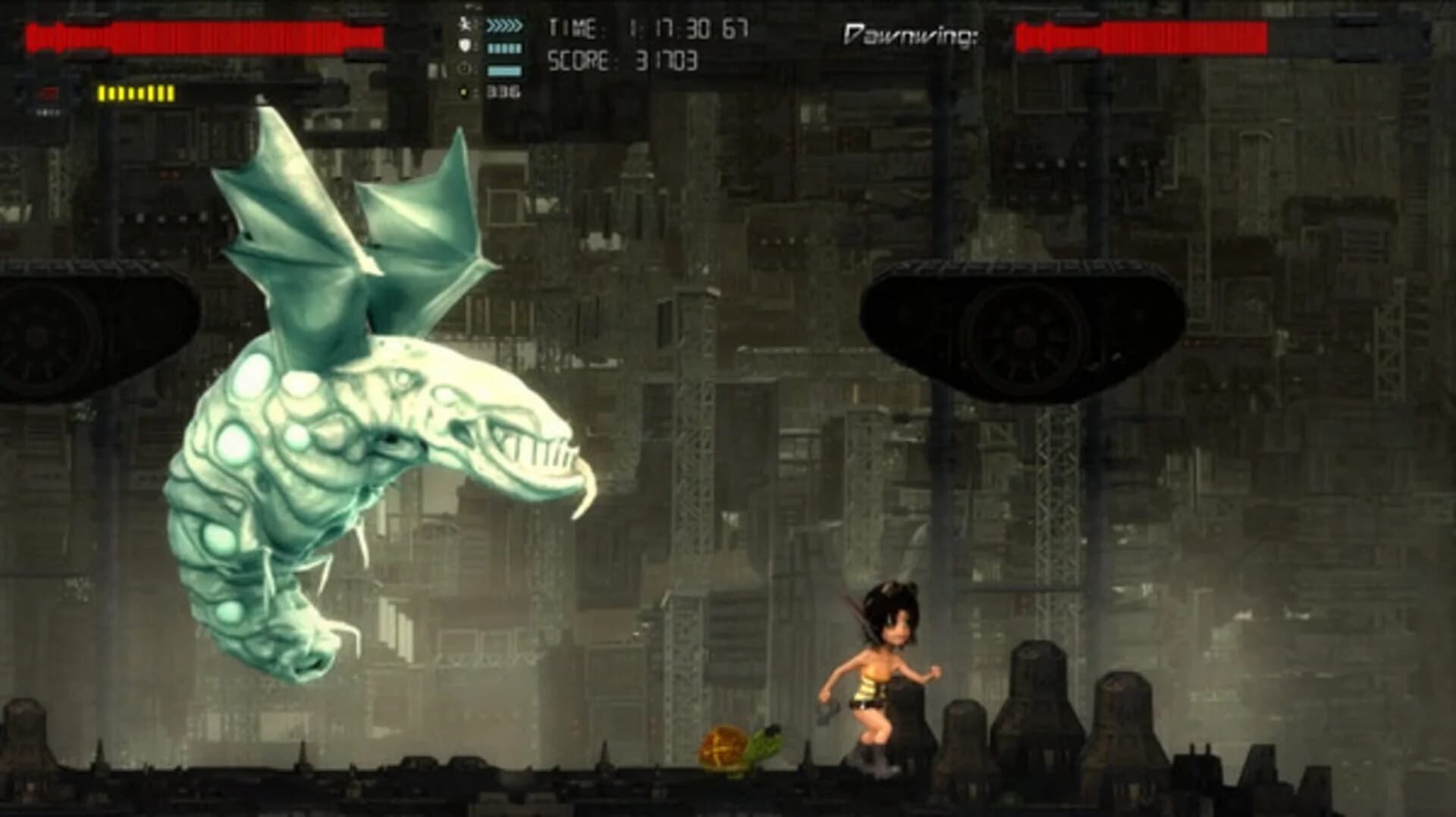Toggle the rightmost chevron in the speed gauge
The image size is (1456, 817).
point(519,24)
